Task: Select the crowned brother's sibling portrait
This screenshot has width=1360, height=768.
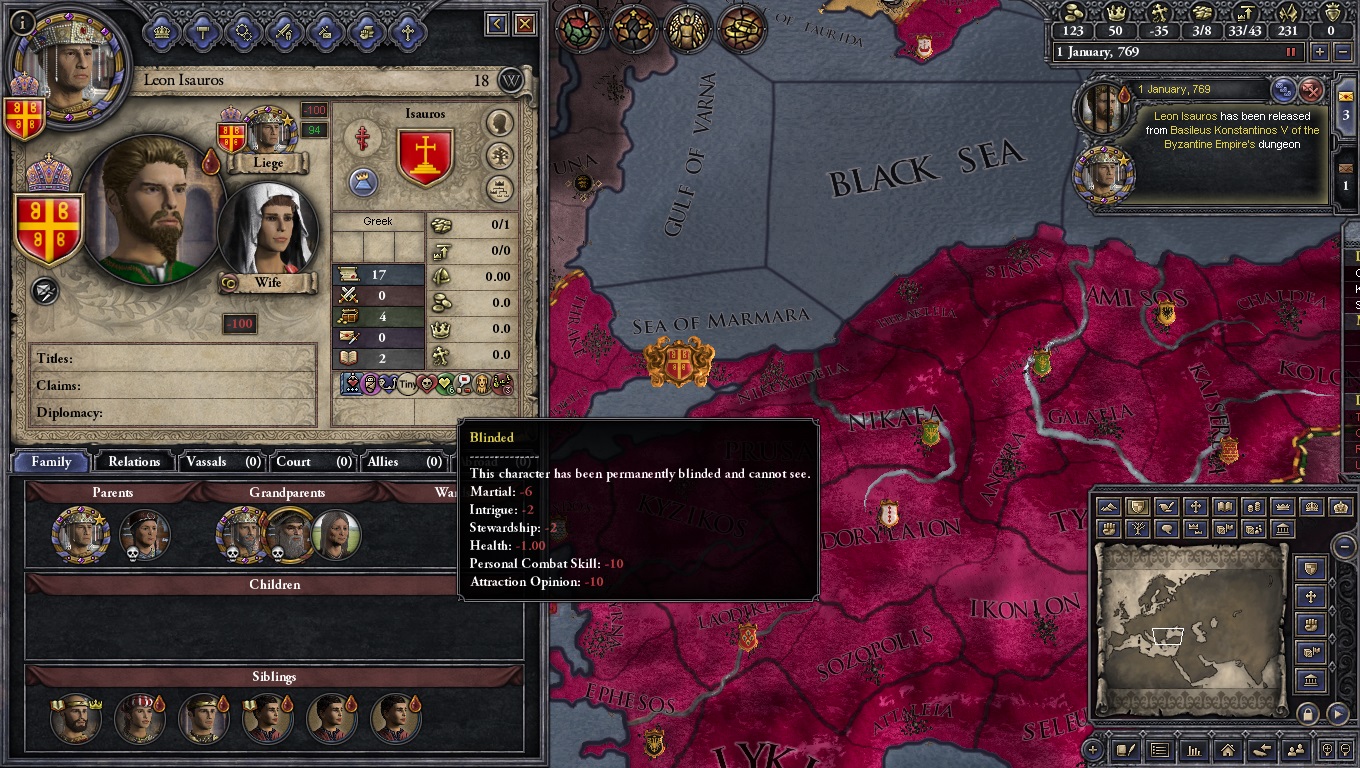Action: click(x=76, y=718)
